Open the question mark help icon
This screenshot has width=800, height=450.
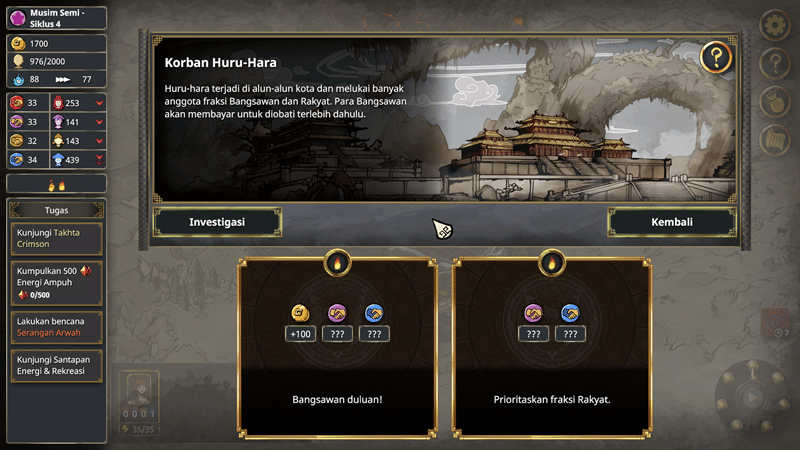coord(716,57)
